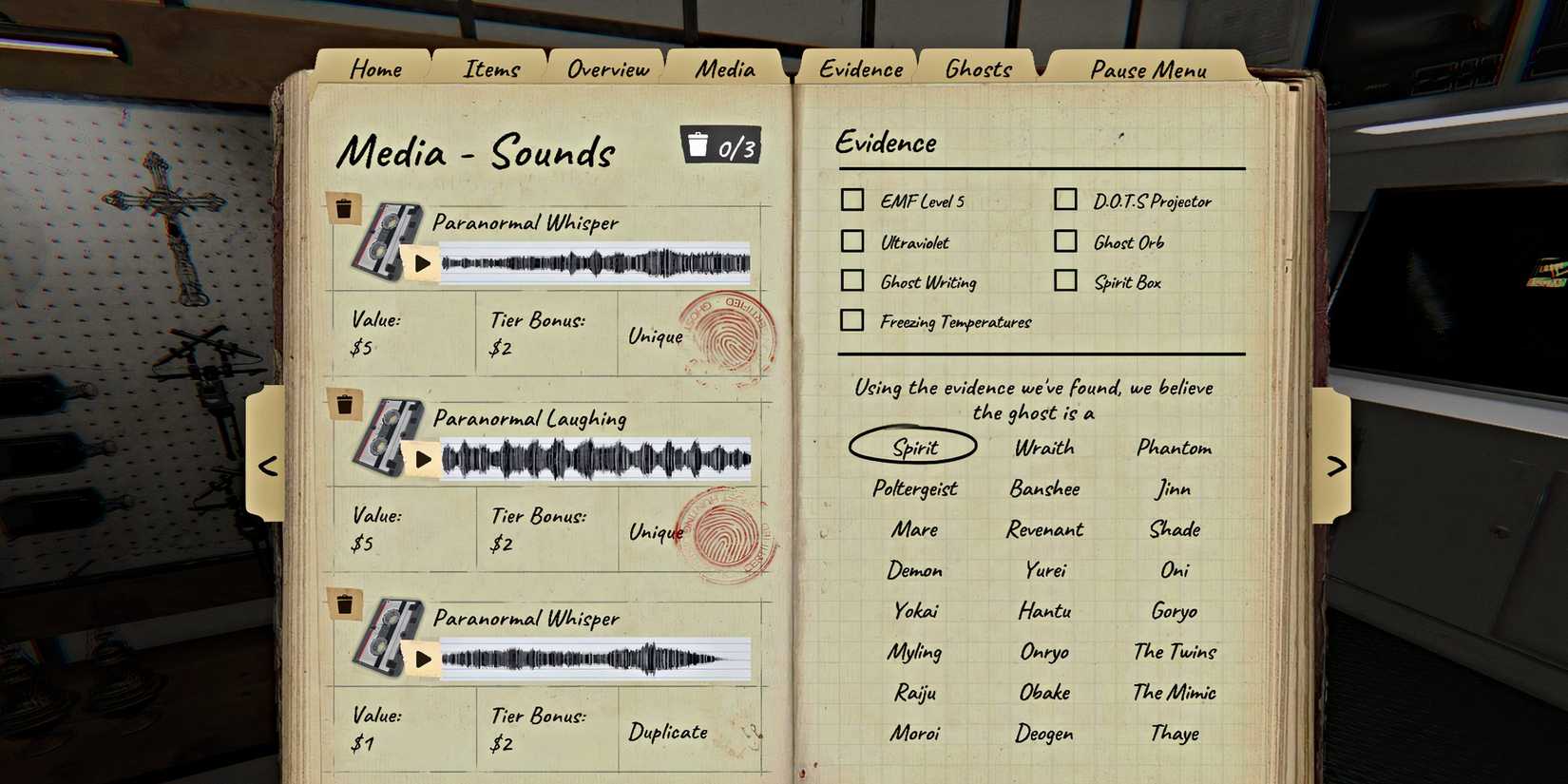
Task: Select Banshee from the ghost list
Action: 1044,488
